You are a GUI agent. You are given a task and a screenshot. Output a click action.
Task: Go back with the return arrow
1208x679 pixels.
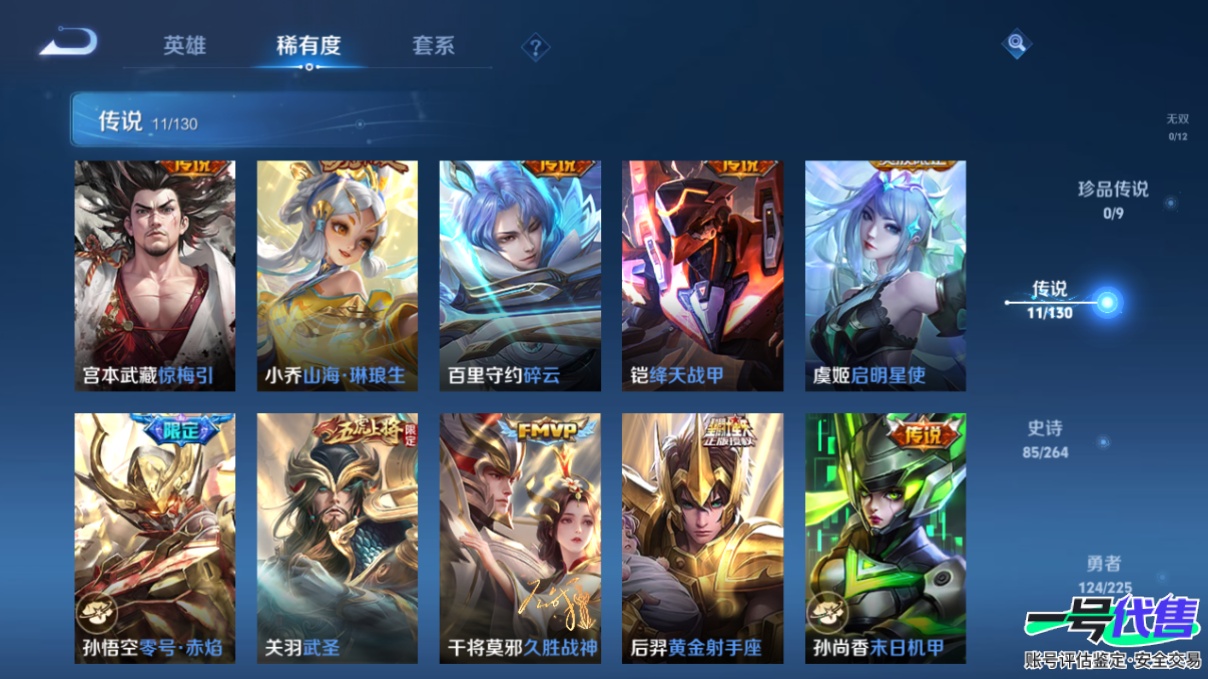coord(68,42)
